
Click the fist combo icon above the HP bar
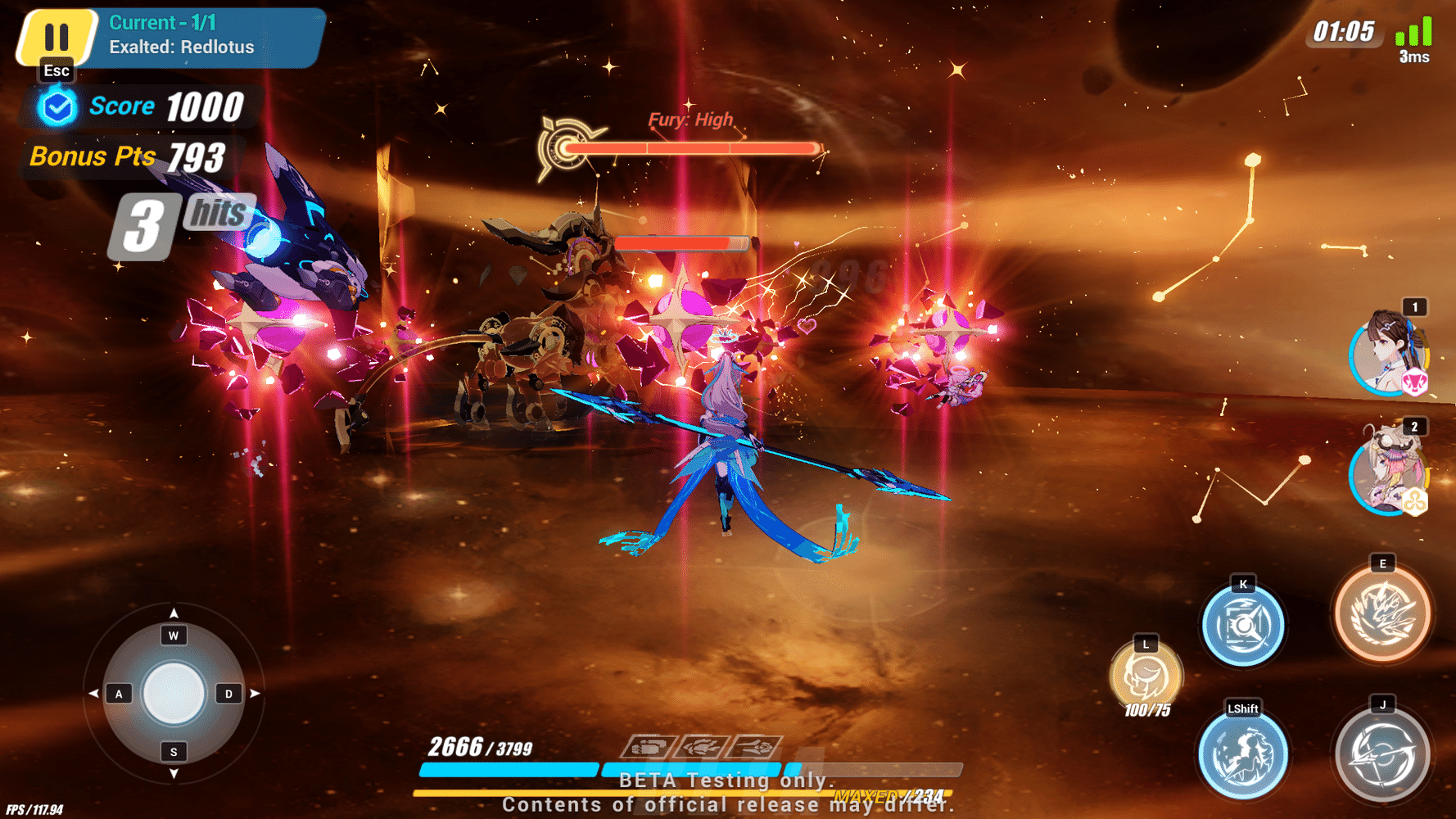(651, 748)
